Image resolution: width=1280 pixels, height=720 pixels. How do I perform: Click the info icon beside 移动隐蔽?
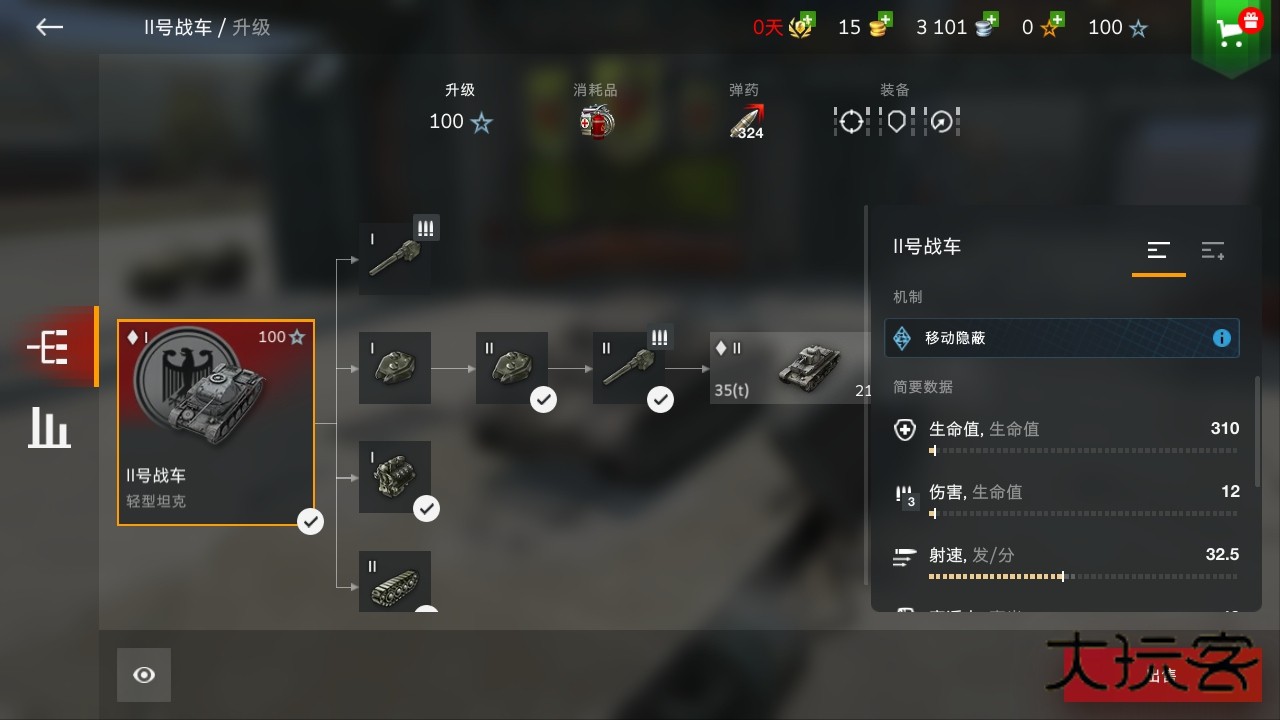pos(1221,338)
